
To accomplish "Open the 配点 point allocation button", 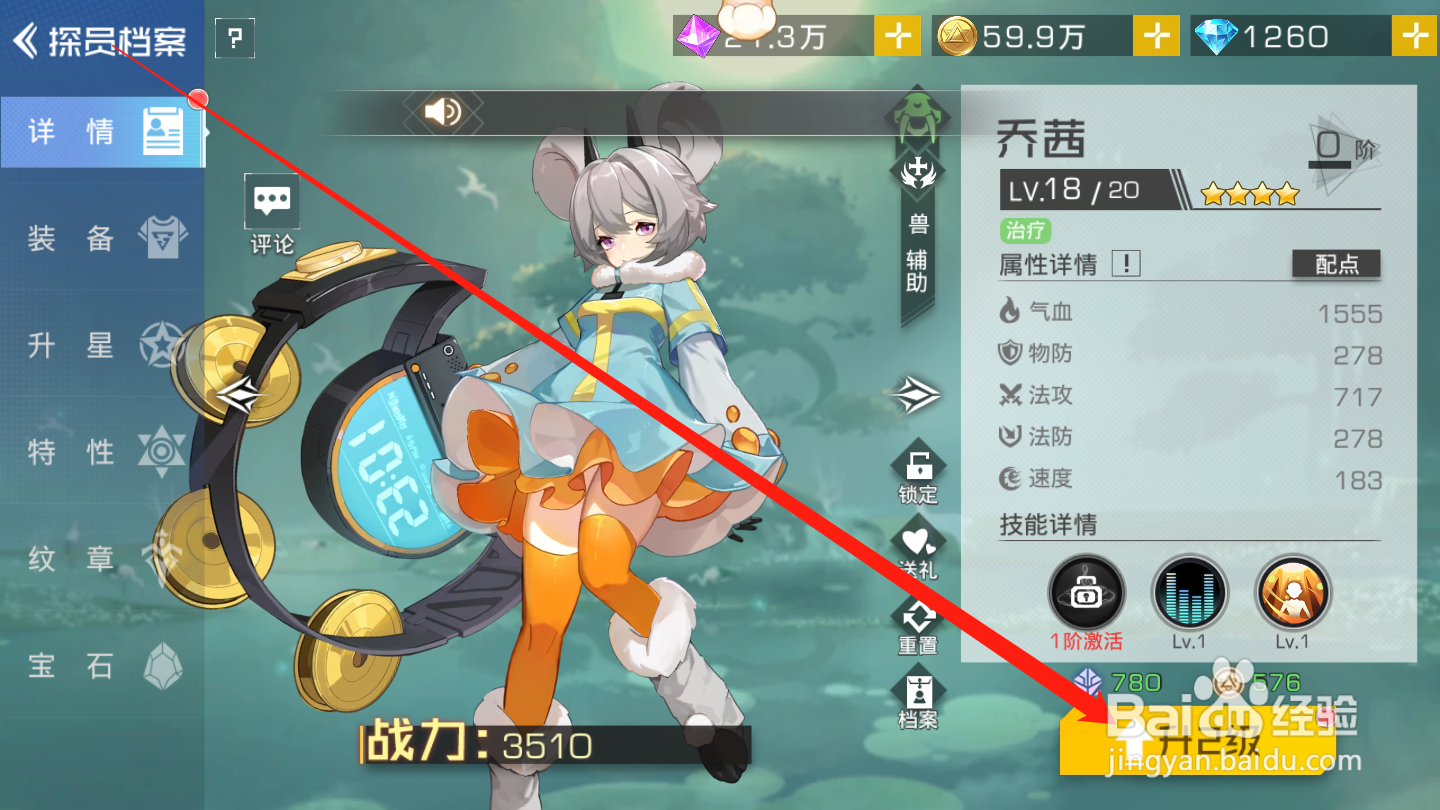I will (x=1336, y=264).
